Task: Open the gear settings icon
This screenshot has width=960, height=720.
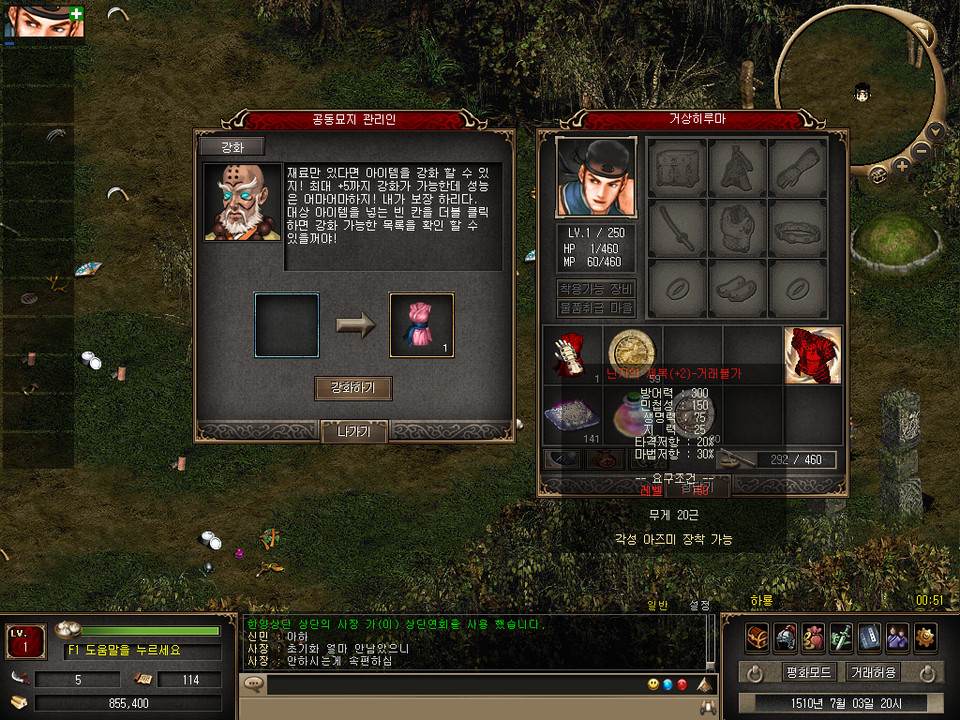Action: point(925,636)
